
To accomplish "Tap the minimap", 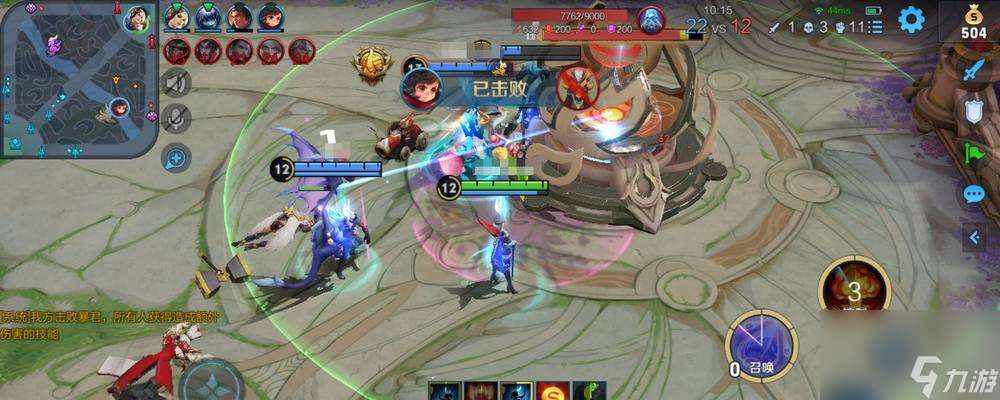I will pos(79,78).
